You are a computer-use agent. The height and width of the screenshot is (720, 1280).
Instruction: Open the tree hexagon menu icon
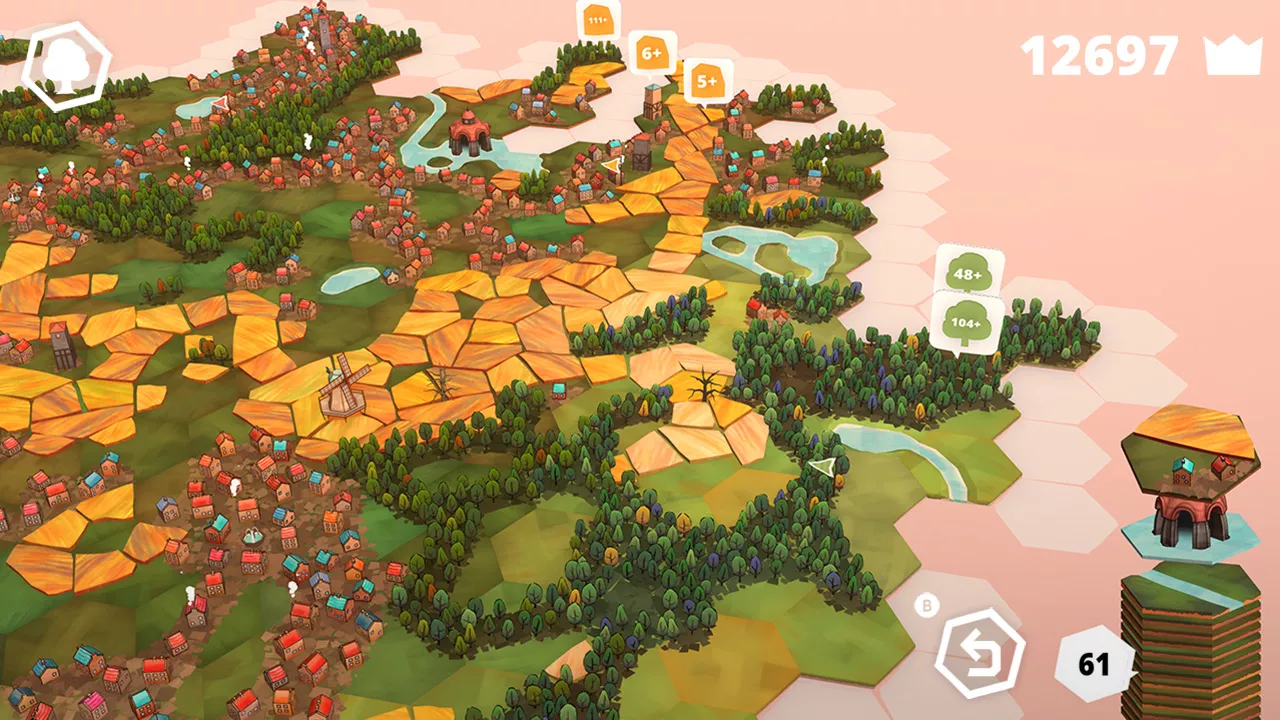pos(66,65)
